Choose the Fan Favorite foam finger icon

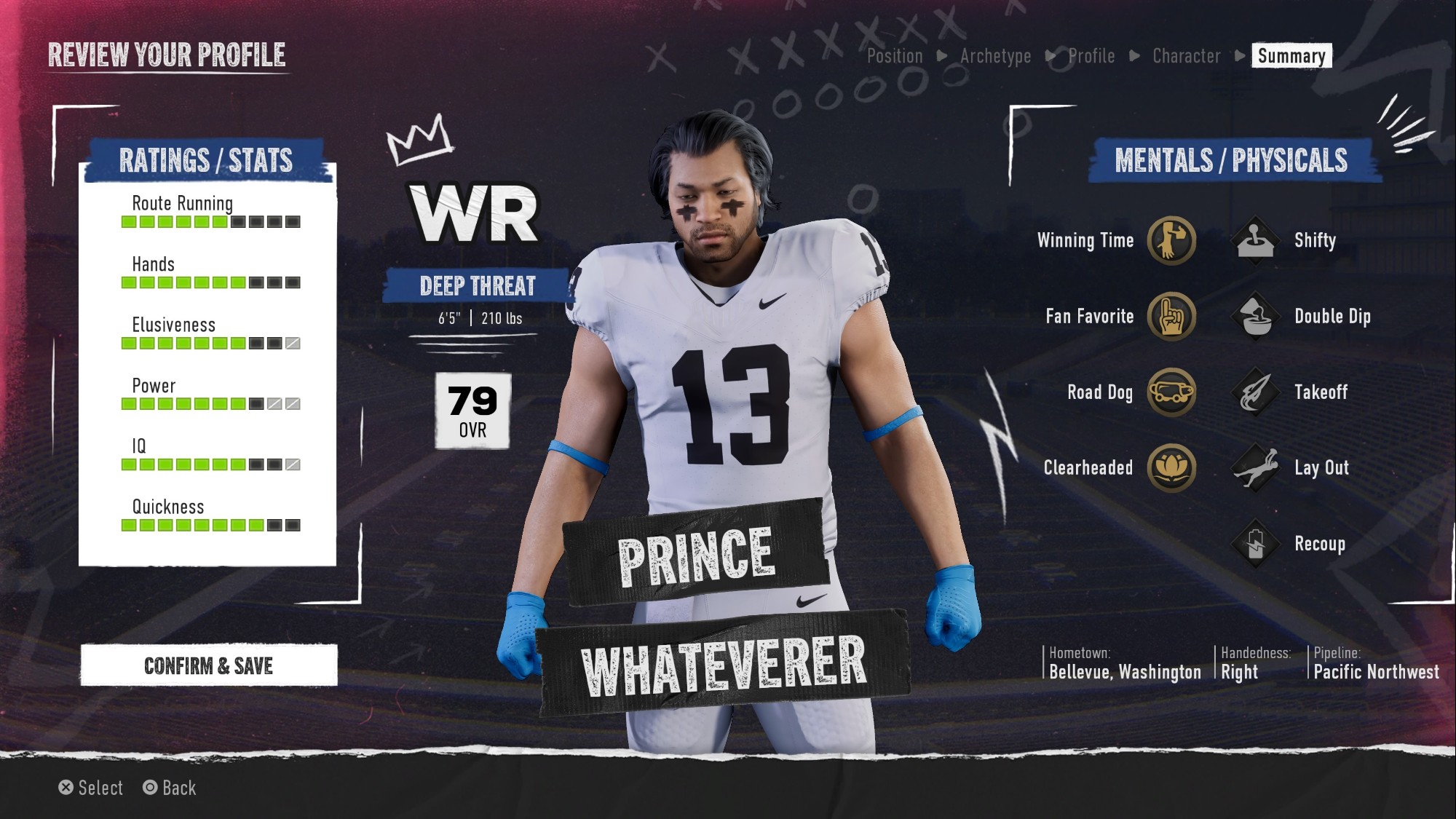(1171, 316)
